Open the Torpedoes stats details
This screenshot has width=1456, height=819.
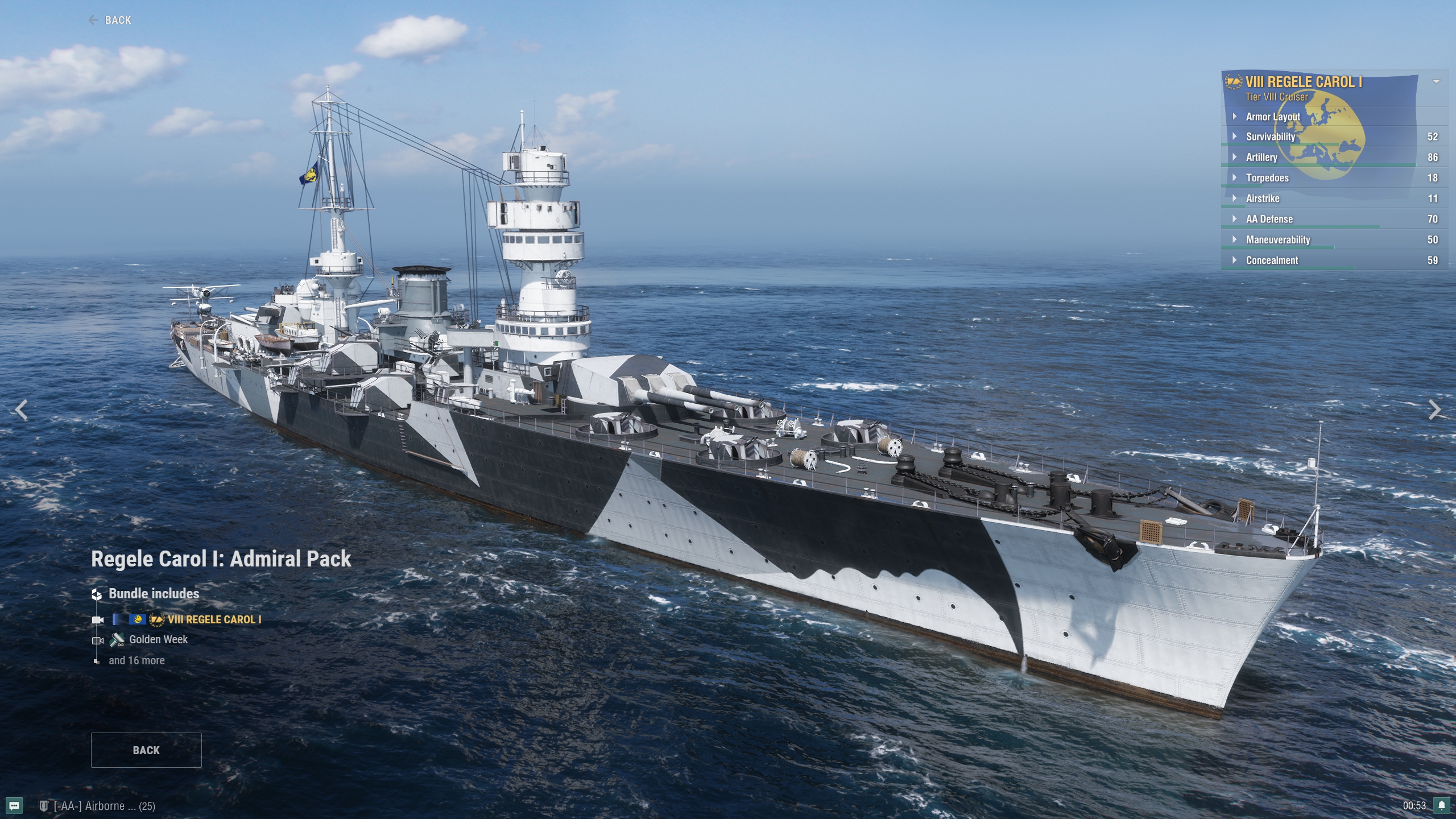[1267, 178]
